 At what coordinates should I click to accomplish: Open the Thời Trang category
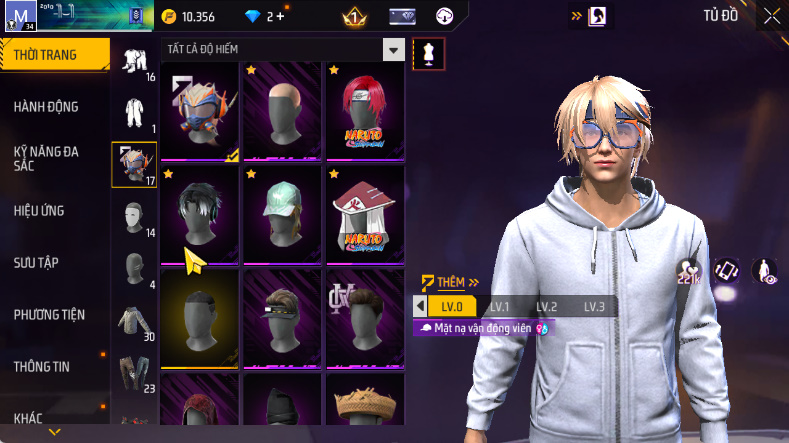54,55
